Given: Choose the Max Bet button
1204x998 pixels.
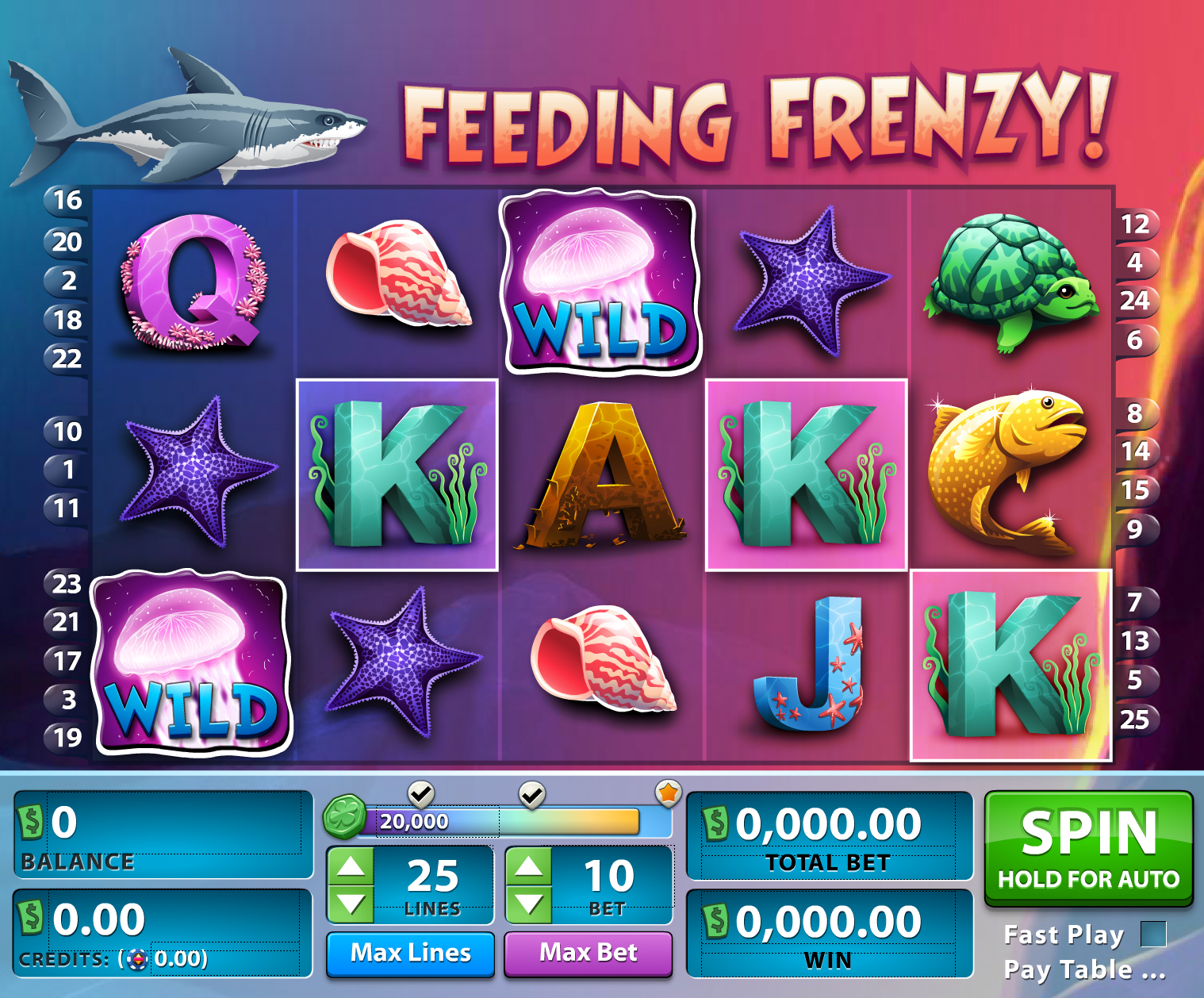Looking at the screenshot, I should (x=588, y=953).
